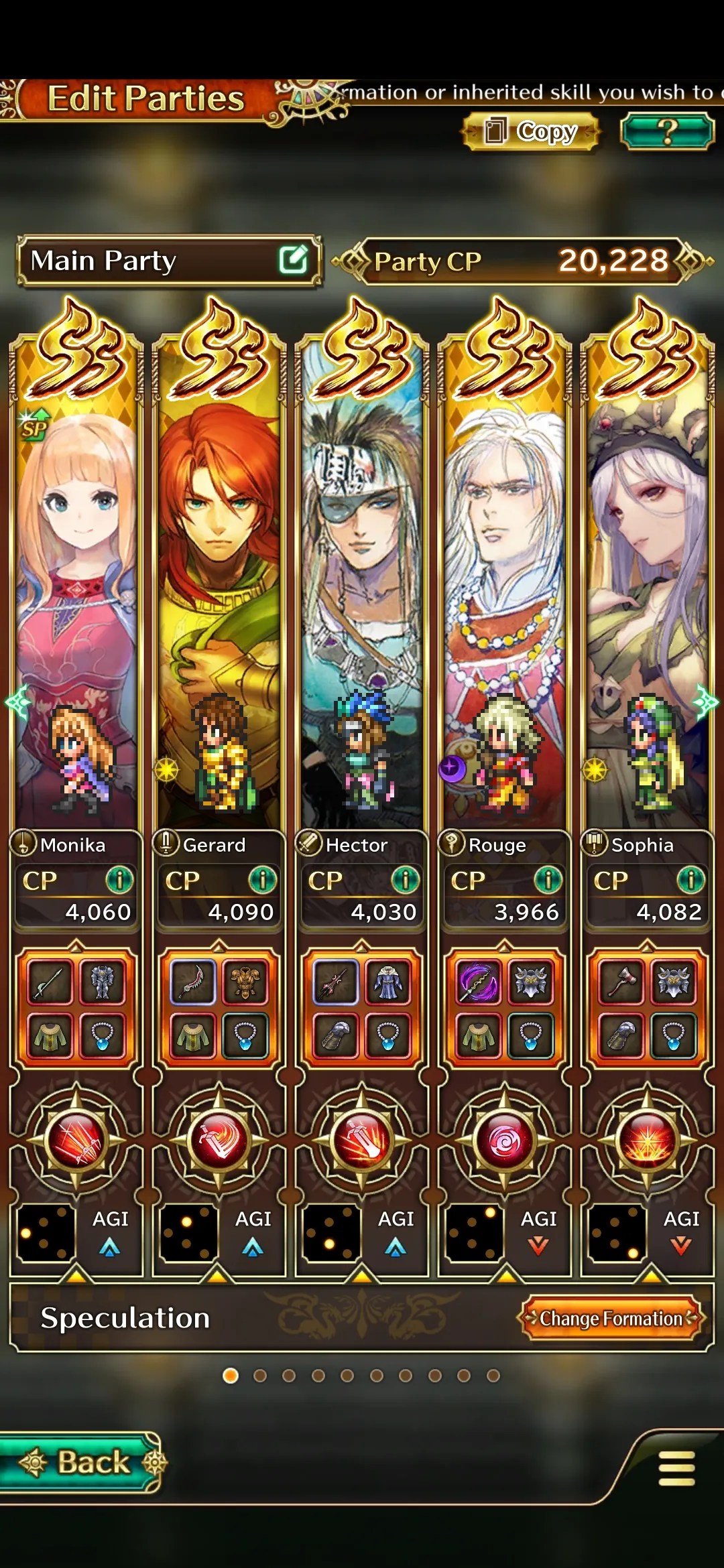Open the question mark help button
Image resolution: width=724 pixels, height=1568 pixels.
pos(666,131)
